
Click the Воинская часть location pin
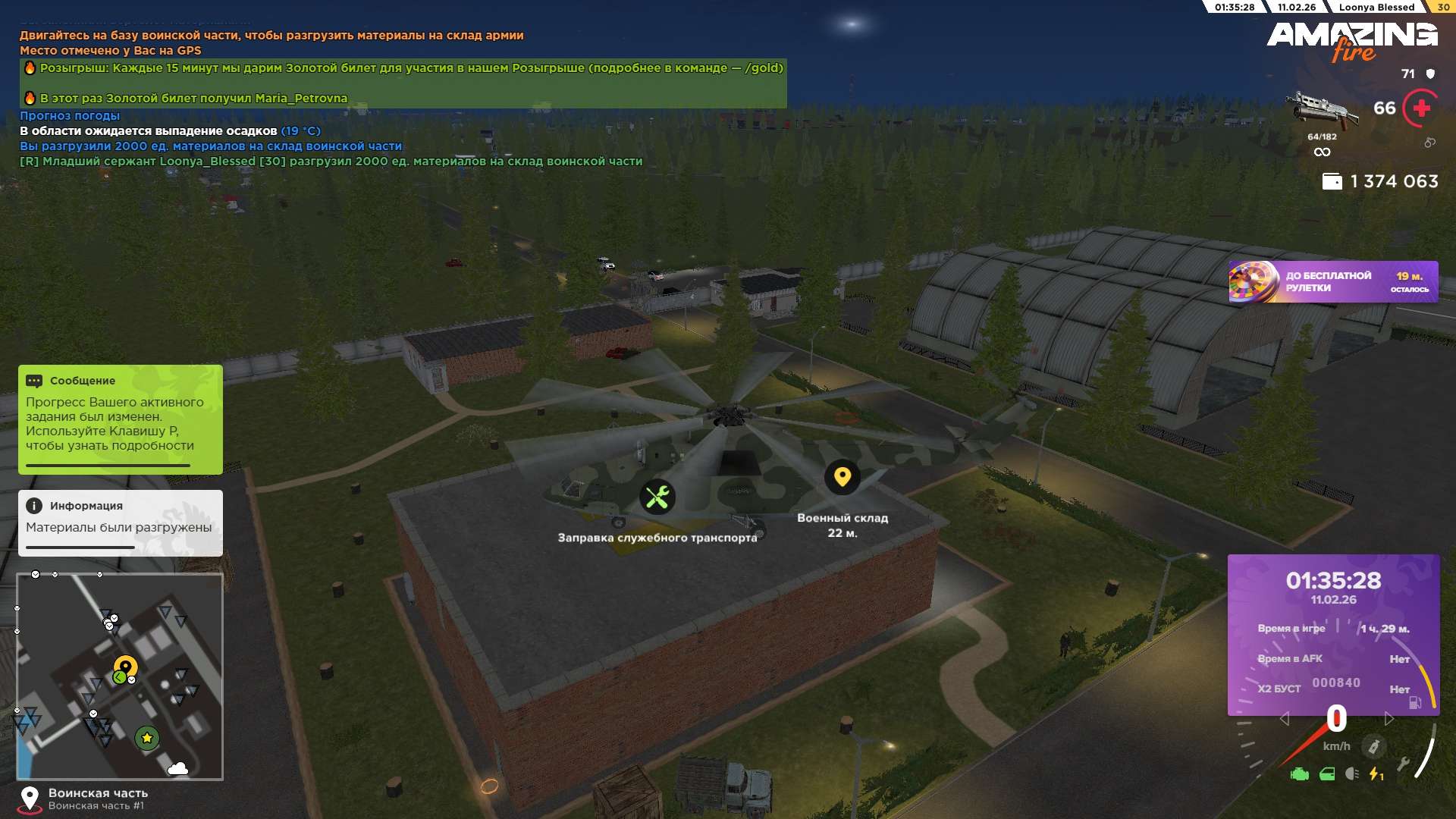30,798
